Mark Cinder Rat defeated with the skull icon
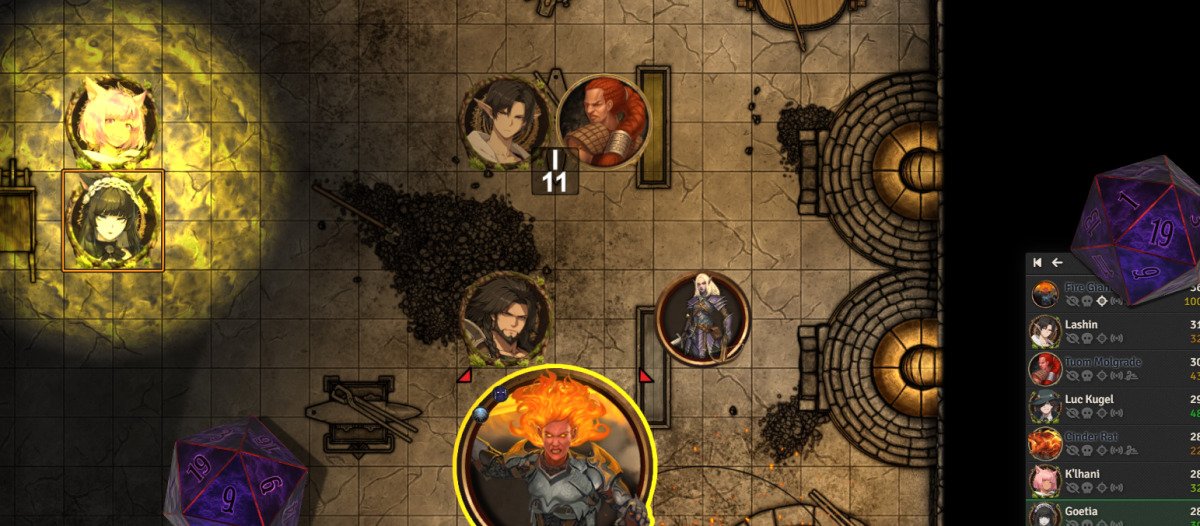The image size is (1200, 526). [1087, 451]
